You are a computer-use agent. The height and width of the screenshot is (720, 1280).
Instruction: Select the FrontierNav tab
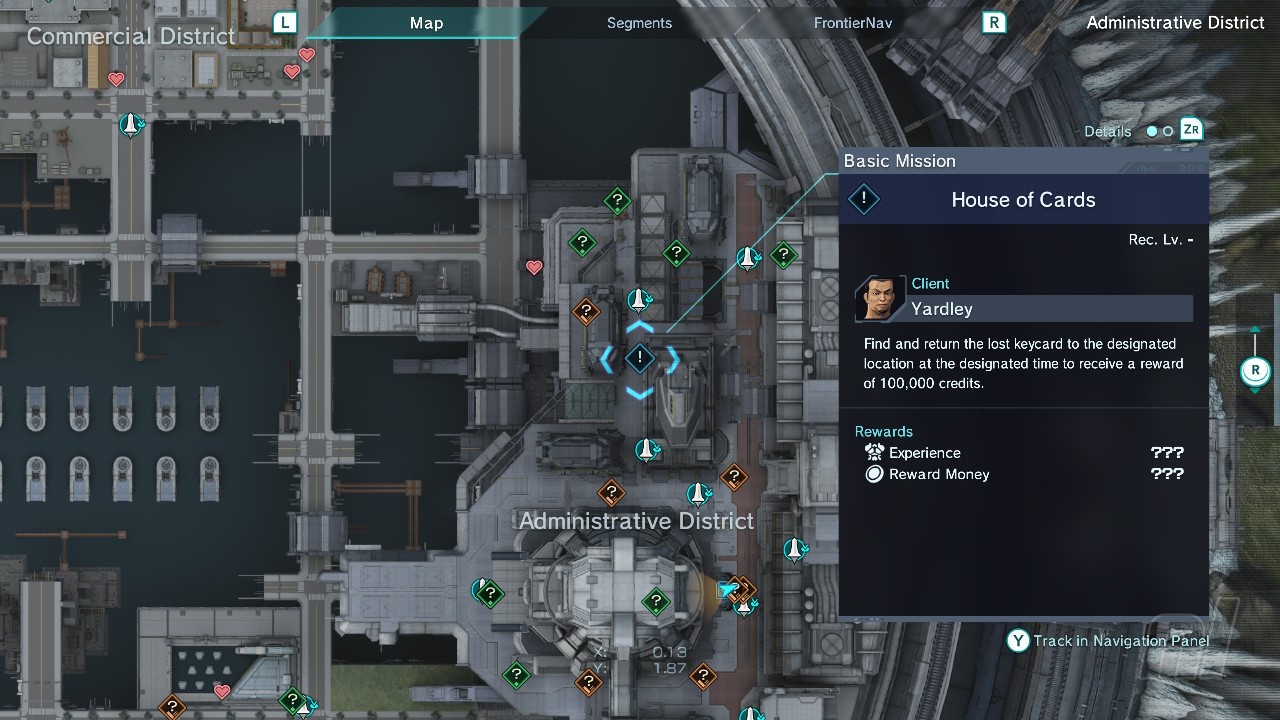tap(852, 23)
